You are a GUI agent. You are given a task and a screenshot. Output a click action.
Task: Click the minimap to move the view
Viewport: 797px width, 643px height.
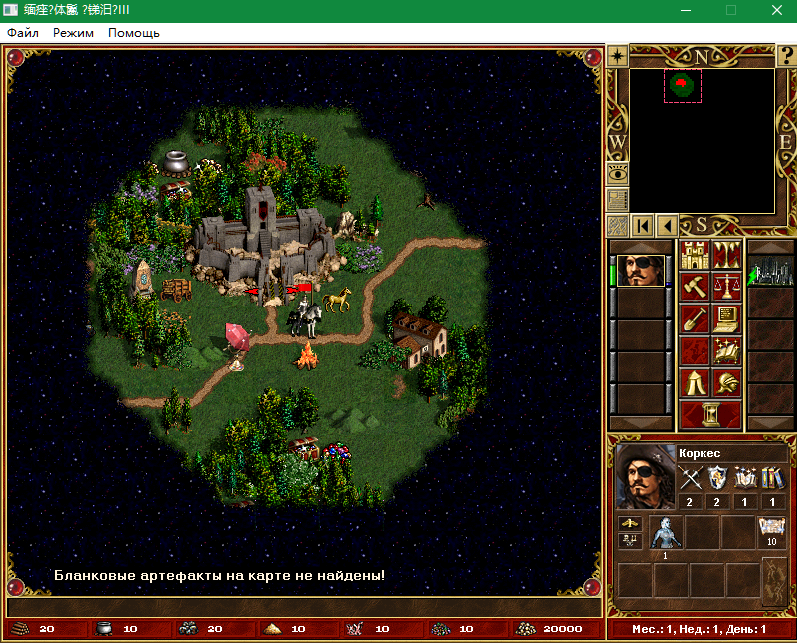[702, 140]
